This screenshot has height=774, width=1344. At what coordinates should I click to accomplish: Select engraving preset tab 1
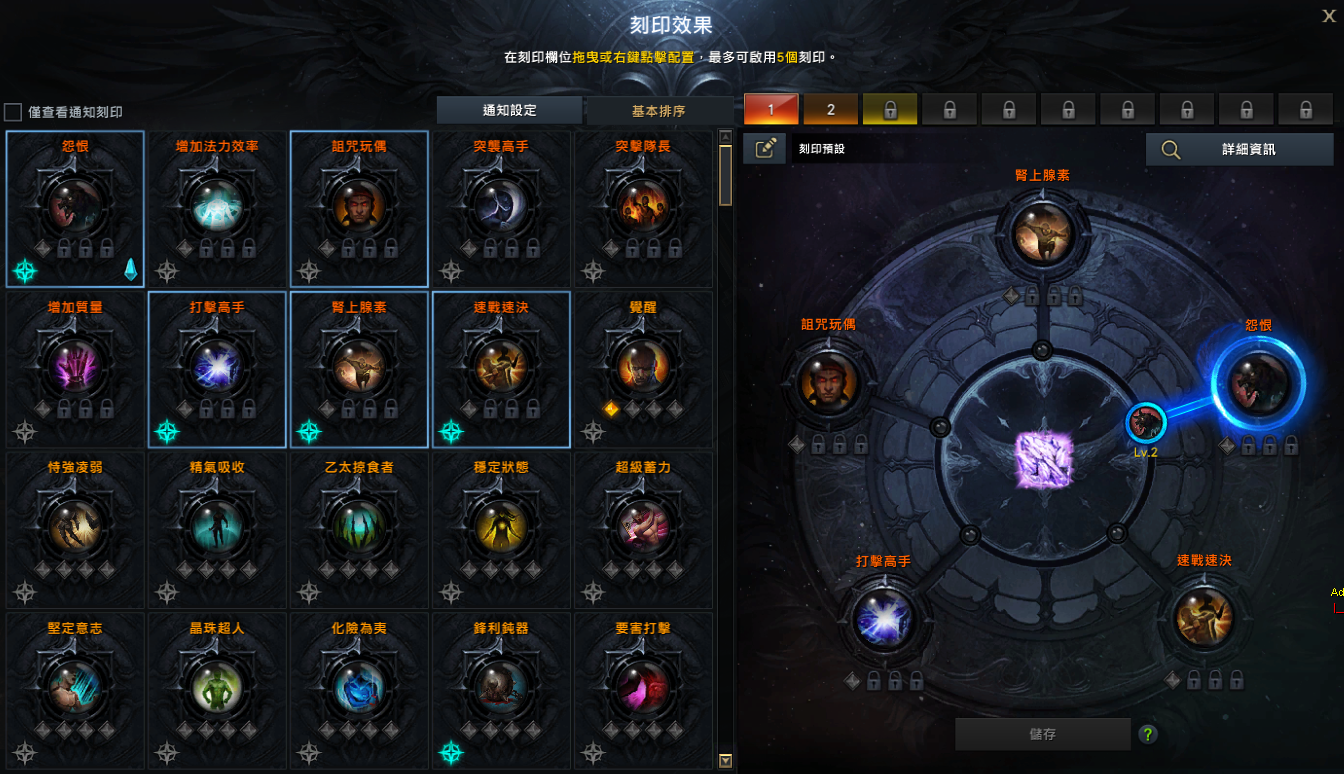(771, 110)
